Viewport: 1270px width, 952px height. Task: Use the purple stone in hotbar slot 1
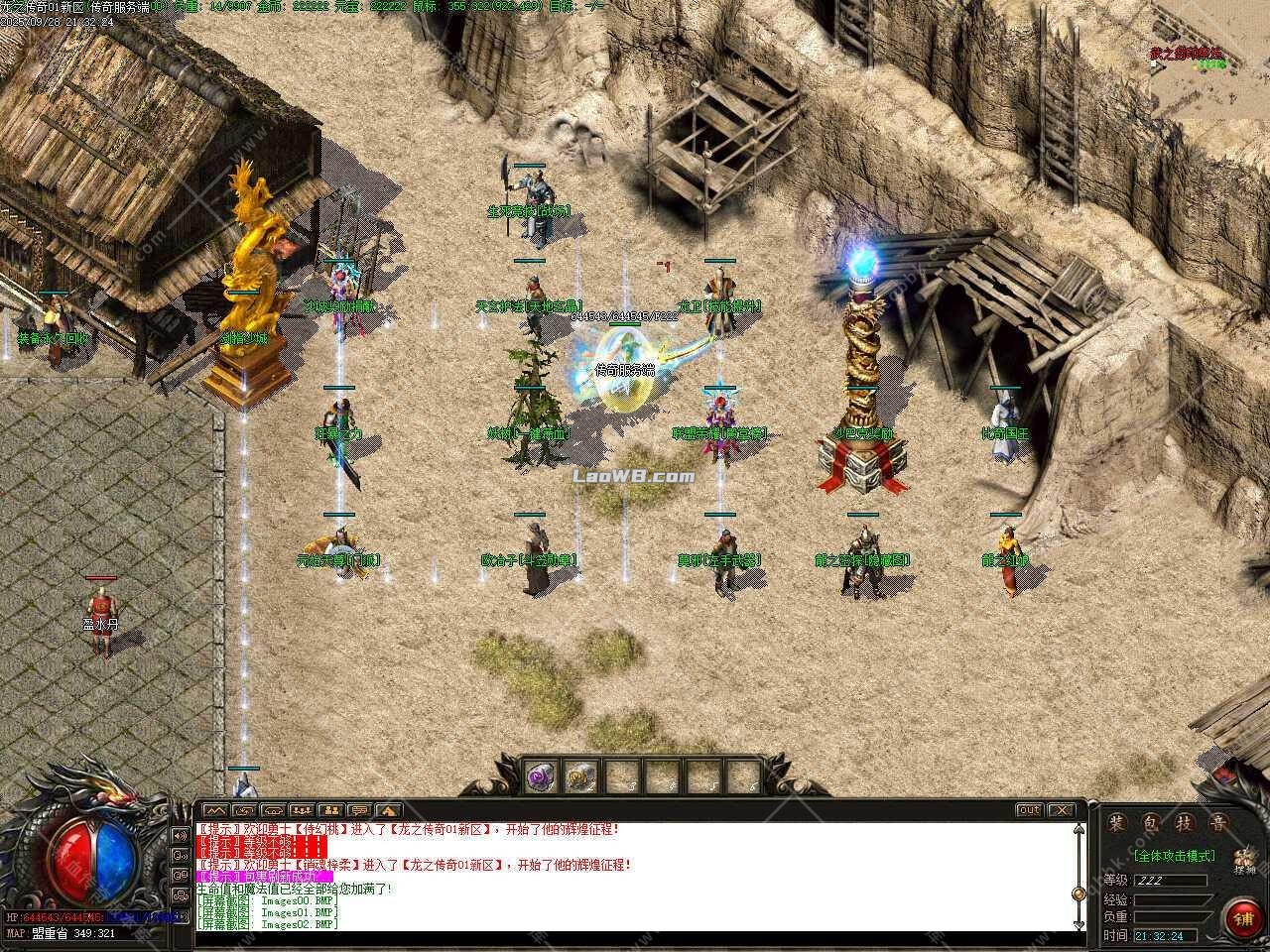(x=541, y=776)
